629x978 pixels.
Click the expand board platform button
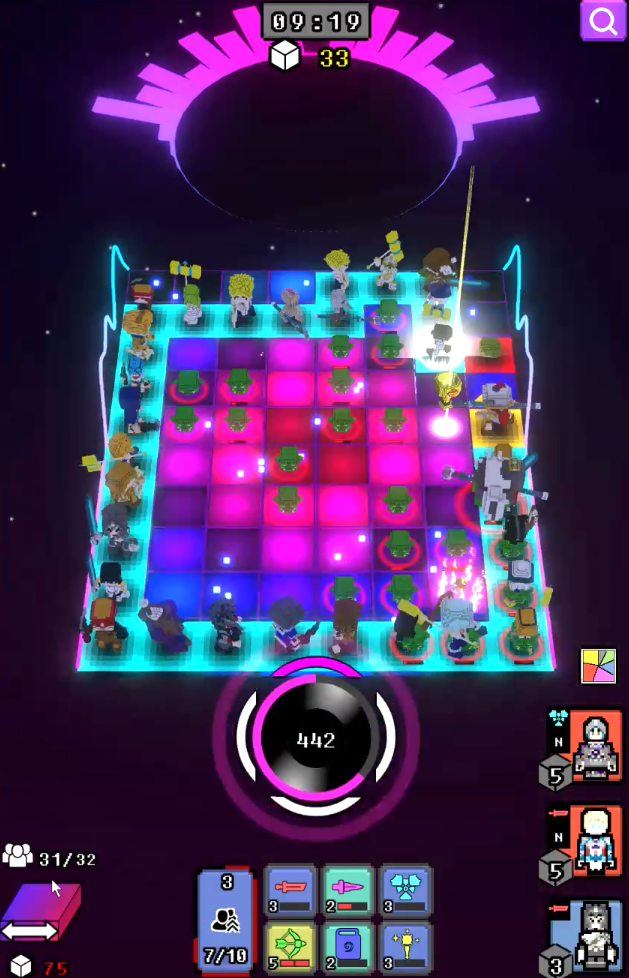point(39,914)
